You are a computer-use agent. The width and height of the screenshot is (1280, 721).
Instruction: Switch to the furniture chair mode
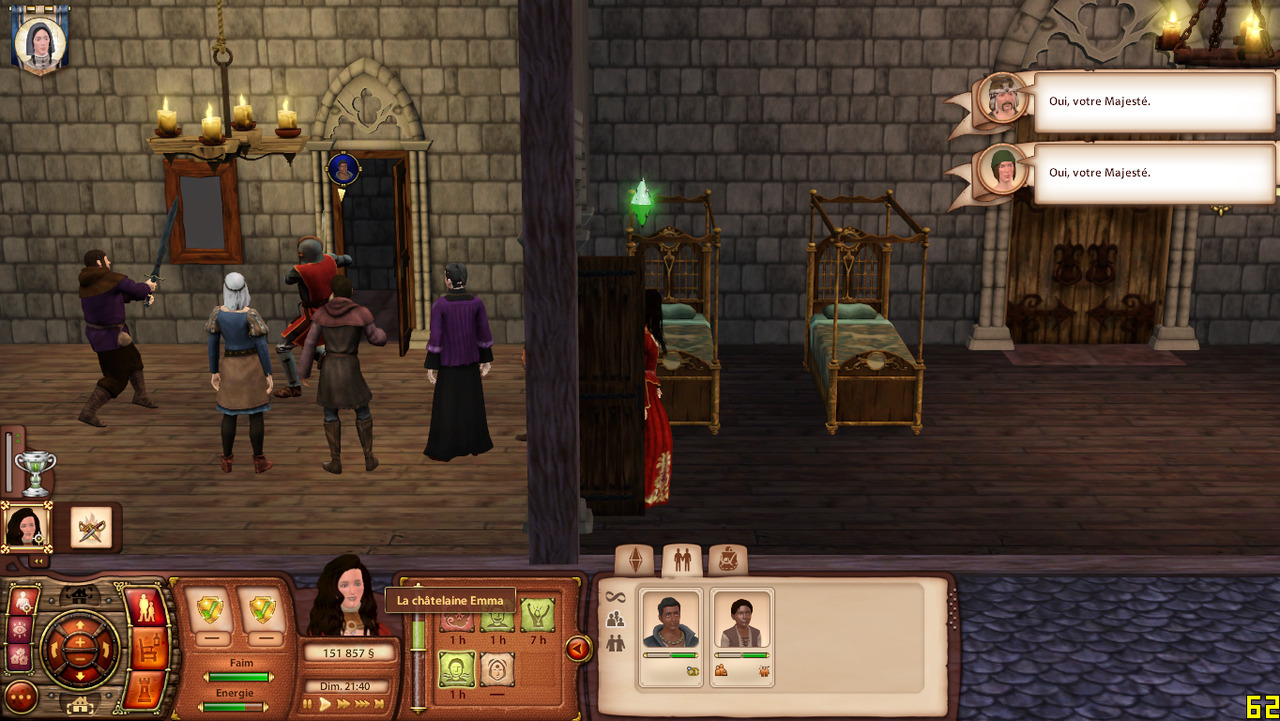149,649
